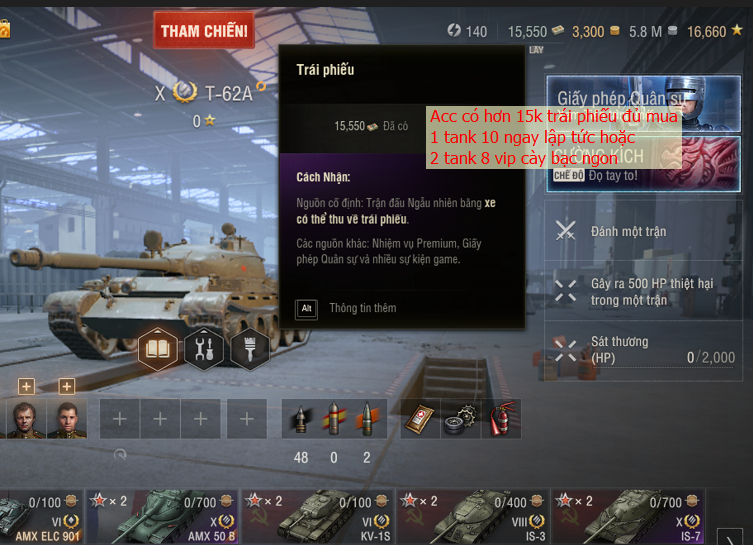Image resolution: width=753 pixels, height=545 pixels.
Task: Click the bonds balance showing 15,550
Action: click(x=537, y=32)
